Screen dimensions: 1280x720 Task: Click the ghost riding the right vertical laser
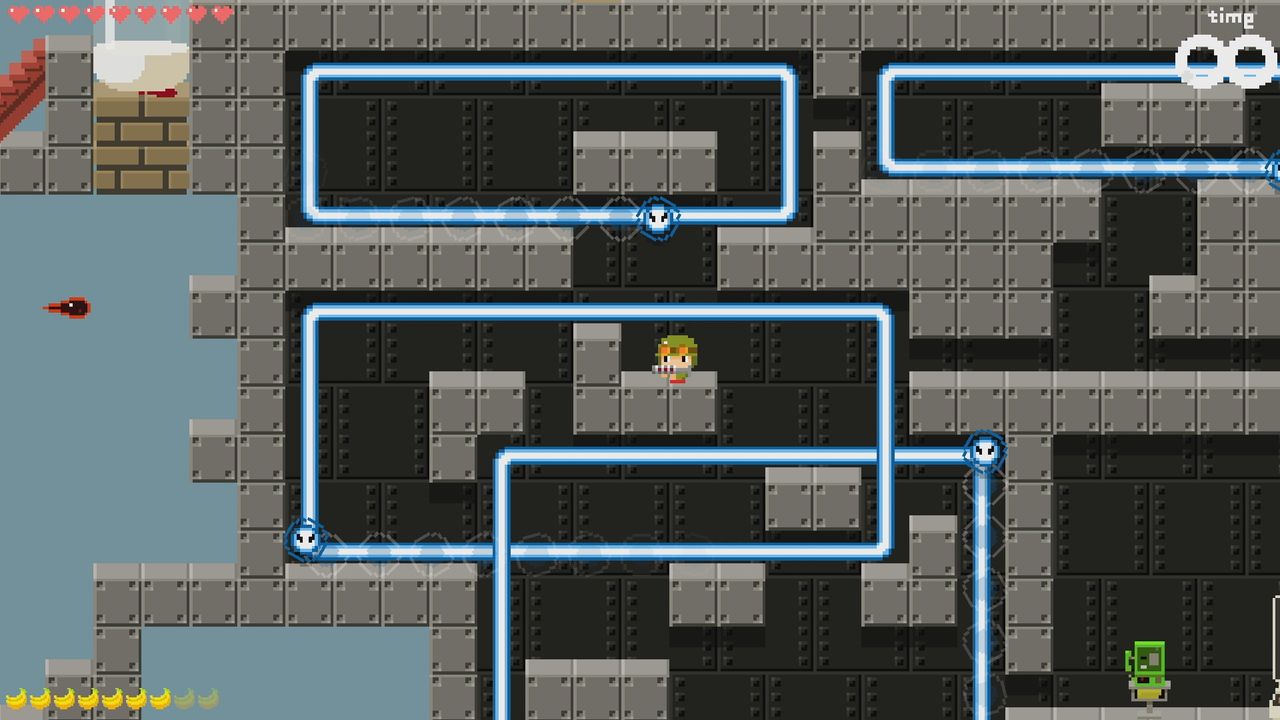[983, 452]
